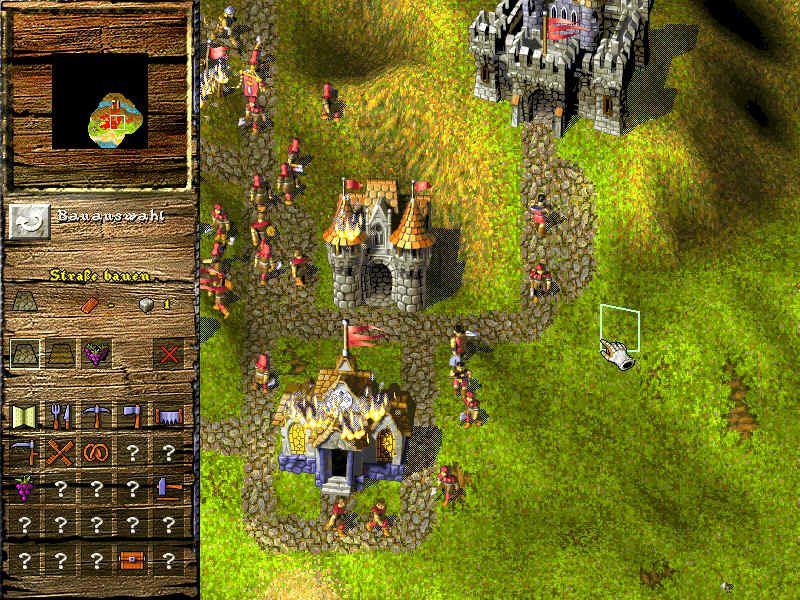Choose the hammer and anvil building icon

(168, 488)
